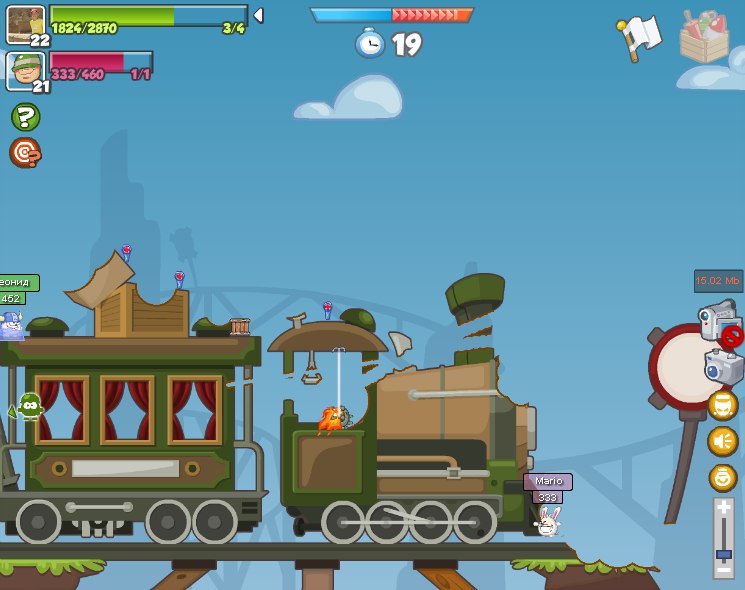Open the weapons crate

pos(704,38)
